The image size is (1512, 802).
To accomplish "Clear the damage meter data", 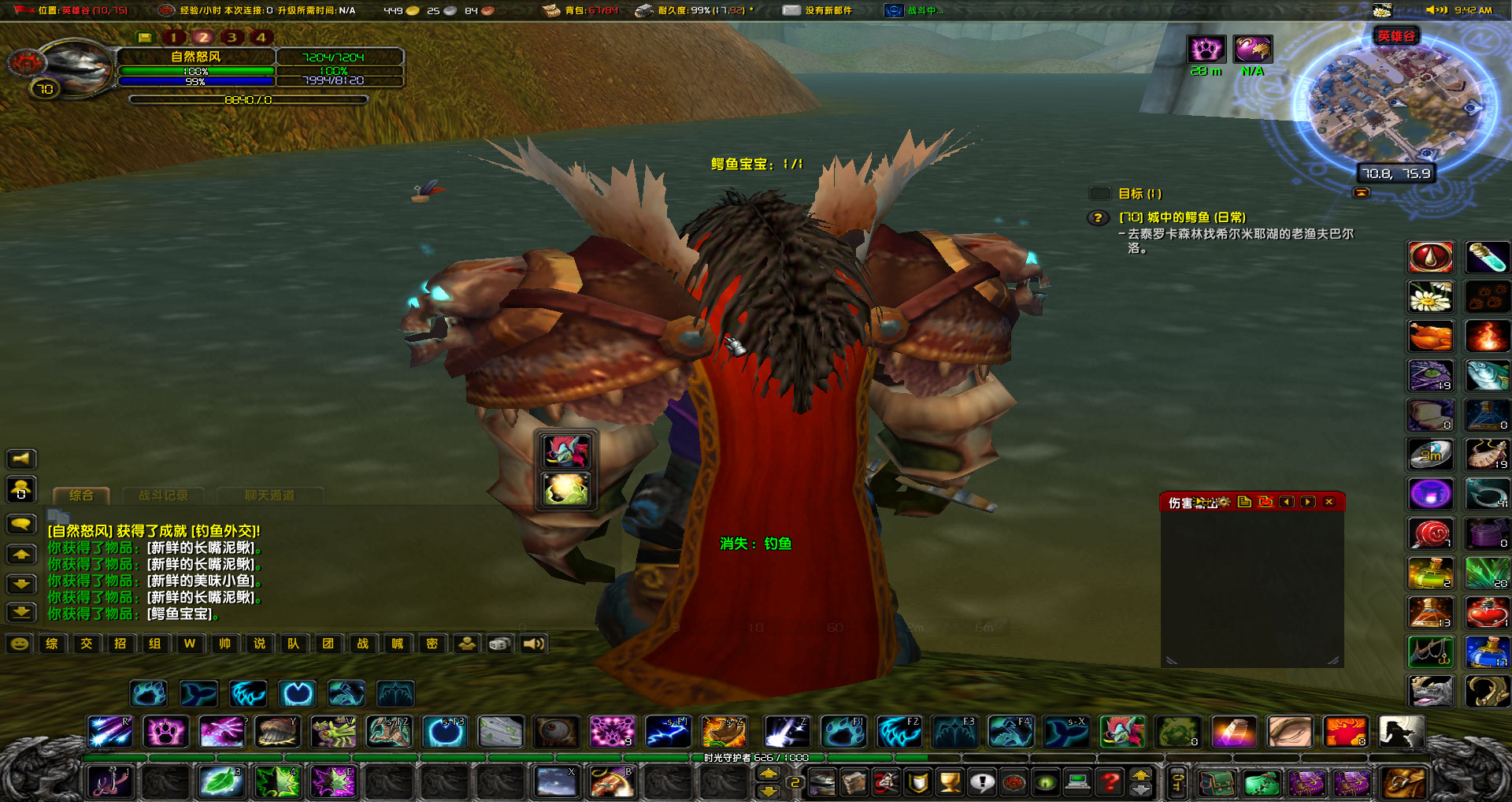I will click(1266, 502).
